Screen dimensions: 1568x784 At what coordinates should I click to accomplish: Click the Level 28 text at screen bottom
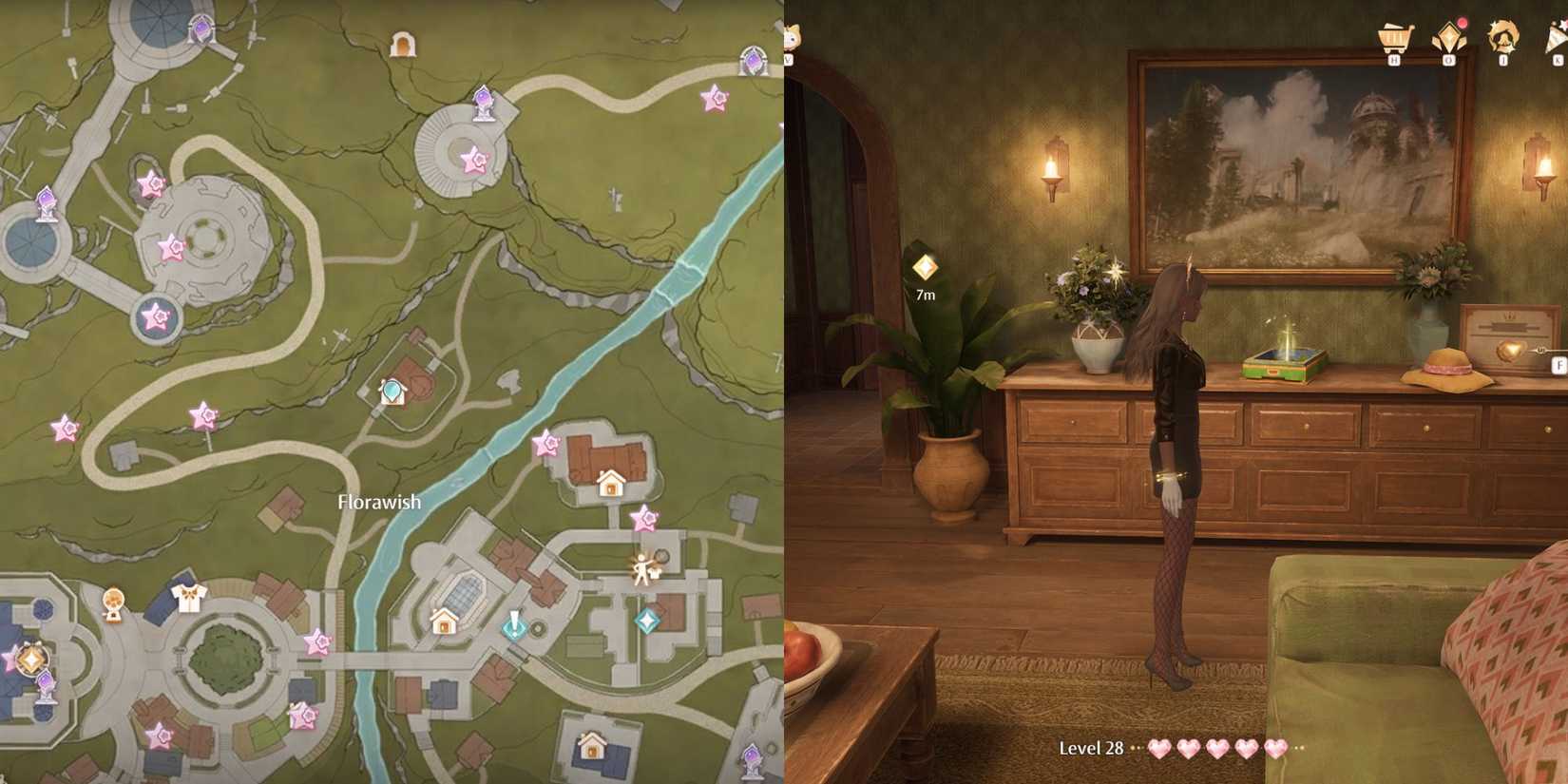pos(1091,748)
